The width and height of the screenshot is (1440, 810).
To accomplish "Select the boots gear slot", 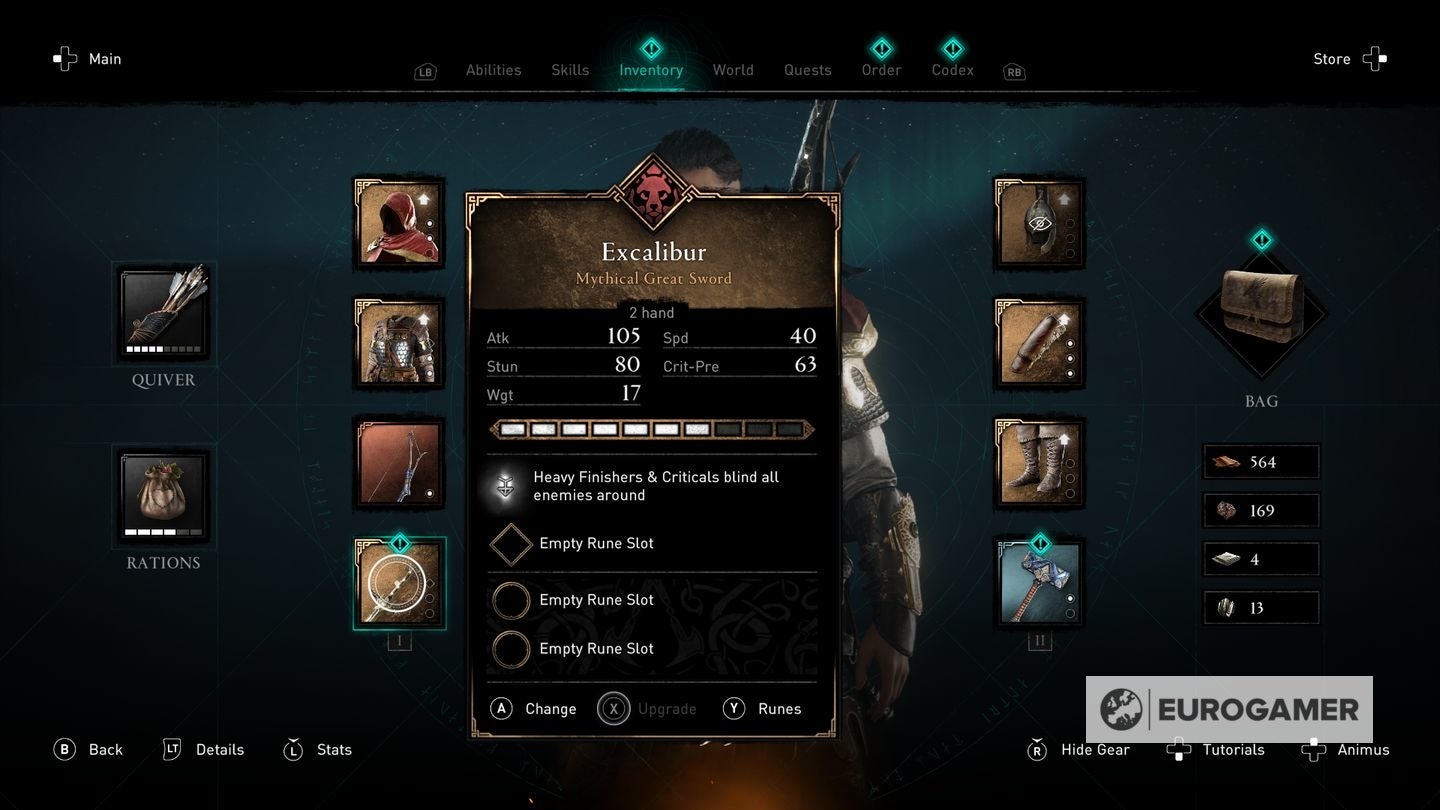I will point(1040,463).
